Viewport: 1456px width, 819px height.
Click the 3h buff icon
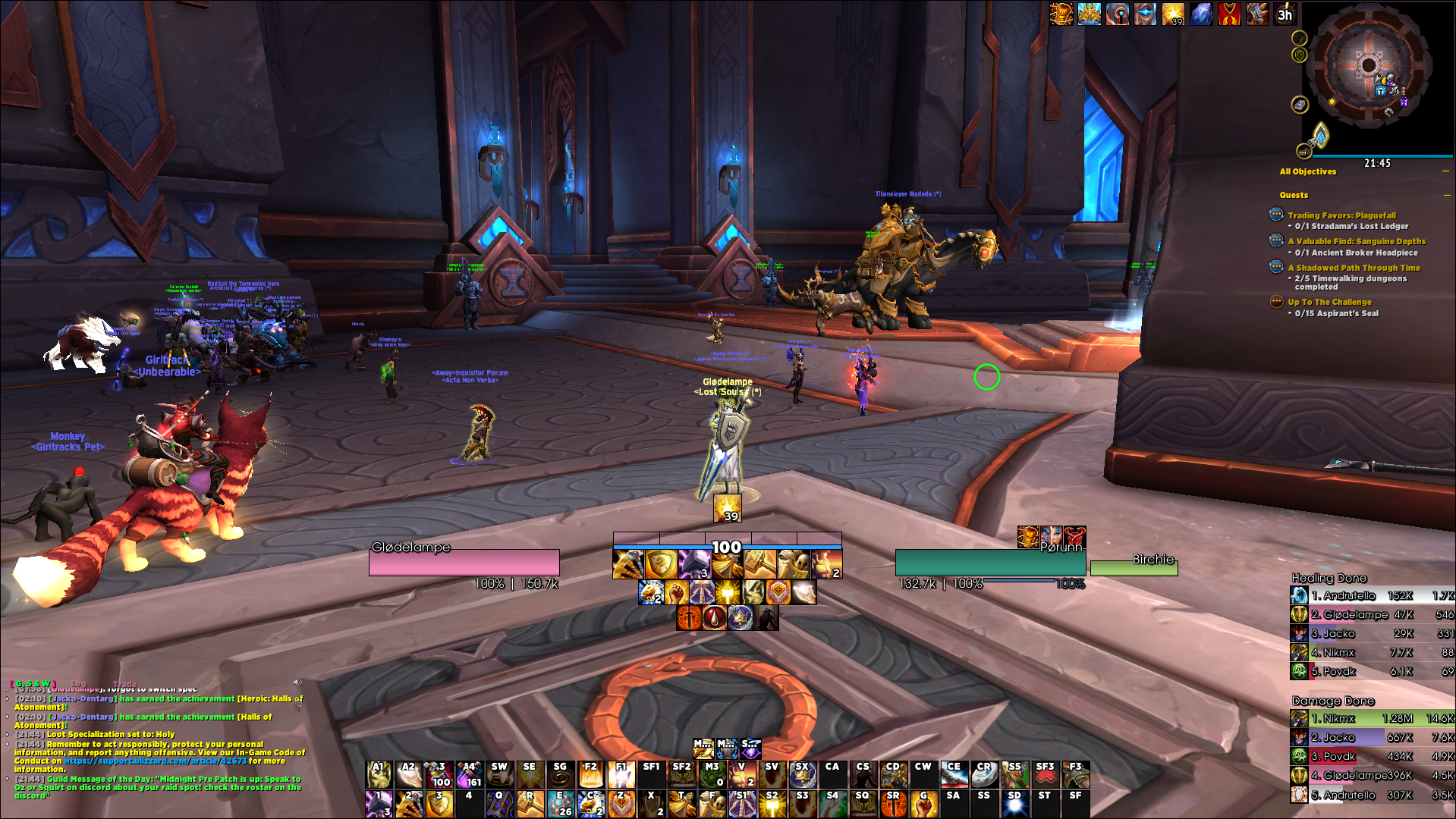[1285, 14]
